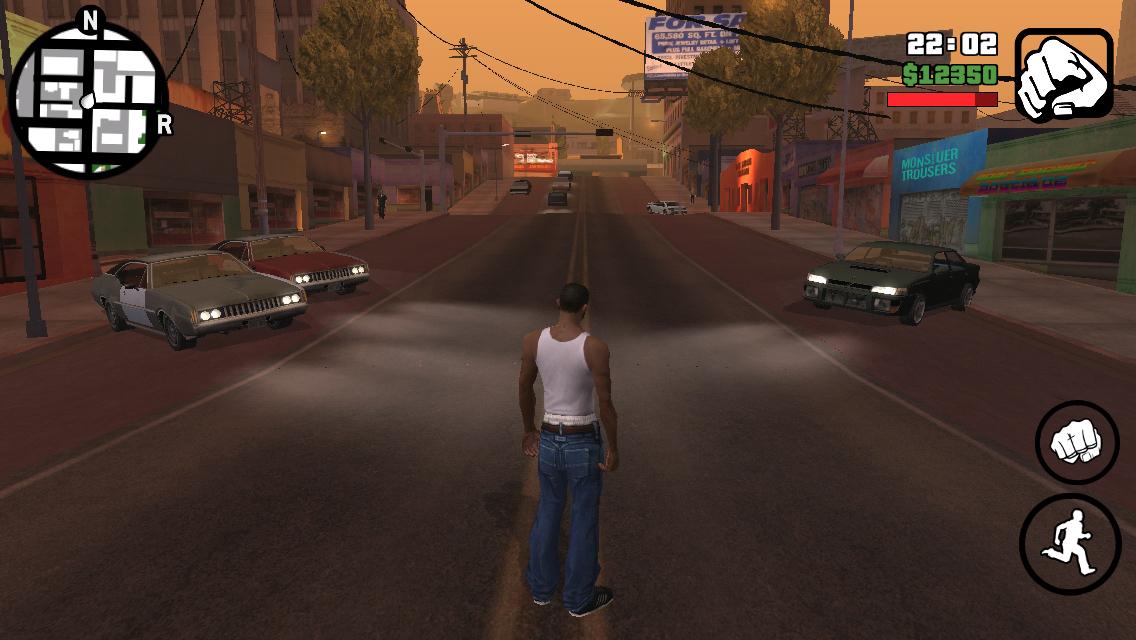Activate the sprint running-man button

(1069, 543)
